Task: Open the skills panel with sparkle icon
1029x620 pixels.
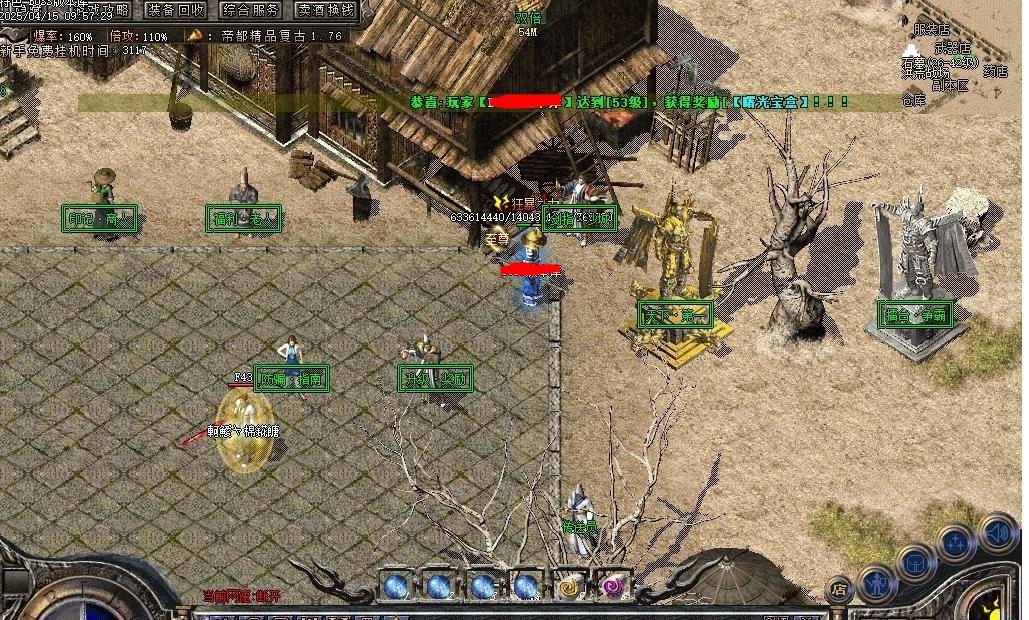Action: pyautogui.click(x=957, y=544)
